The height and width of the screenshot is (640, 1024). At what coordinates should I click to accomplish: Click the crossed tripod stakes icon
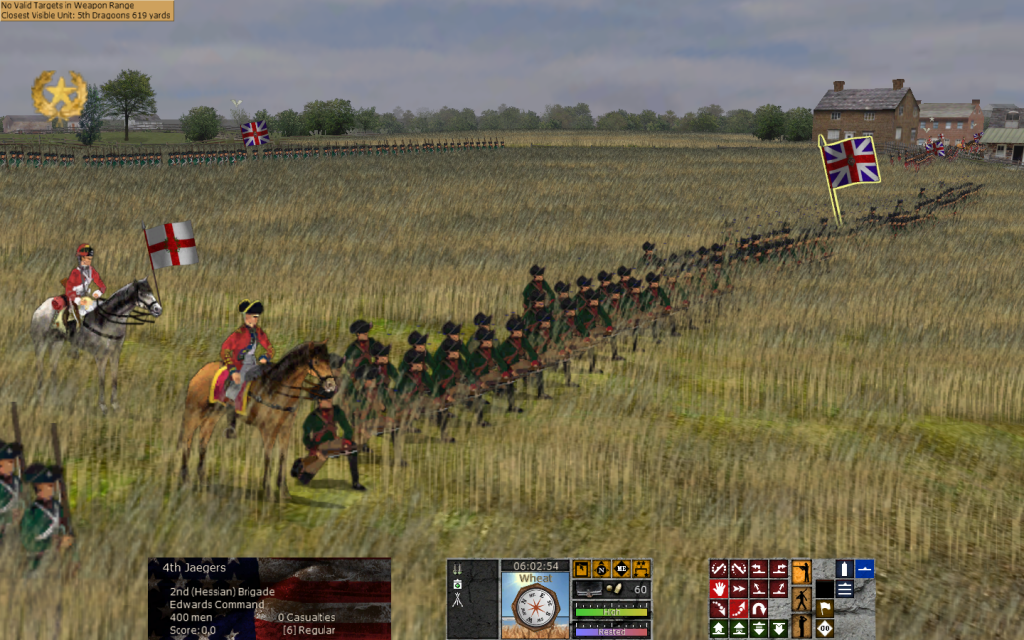tap(457, 600)
